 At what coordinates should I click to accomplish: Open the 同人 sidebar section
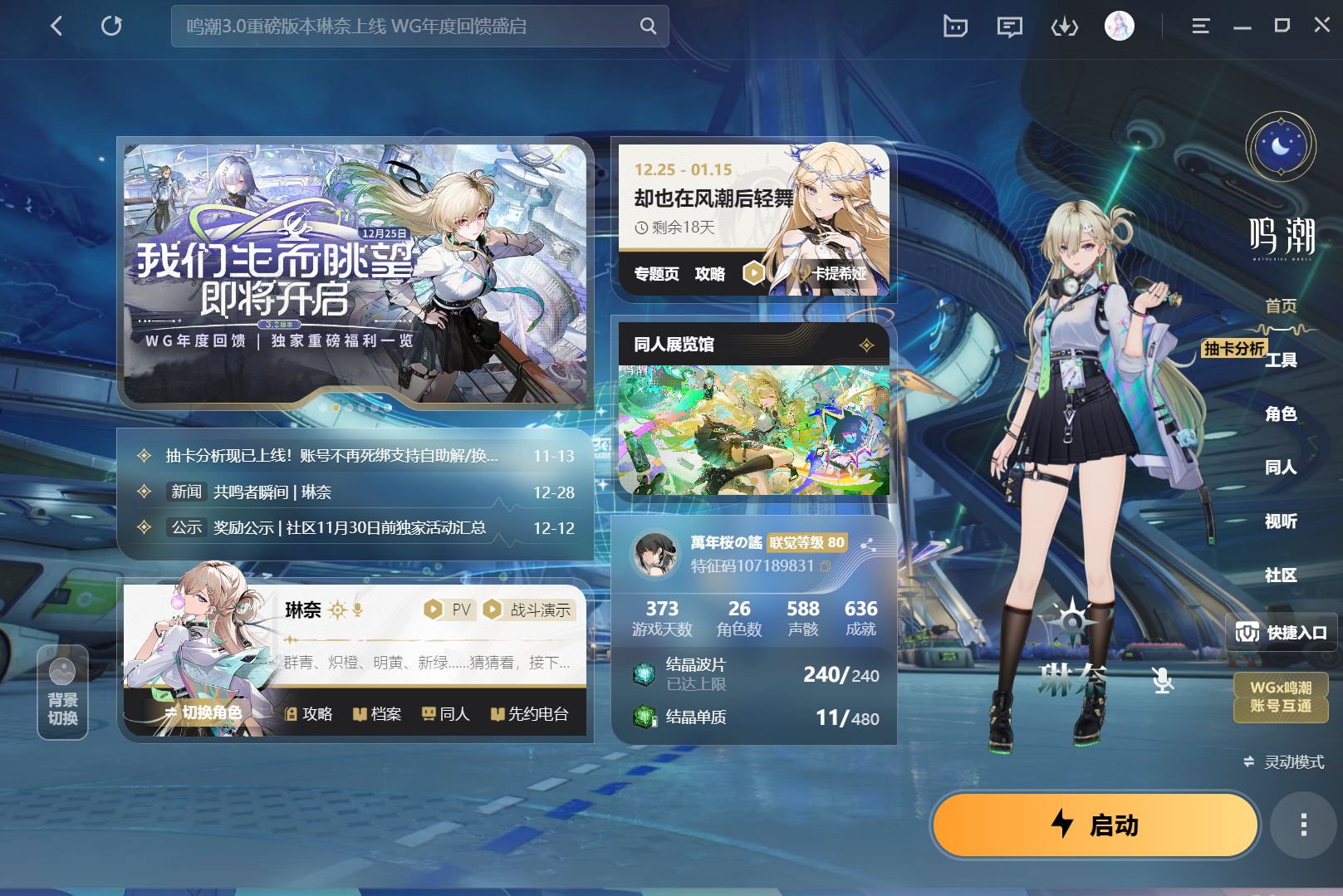click(x=1281, y=468)
